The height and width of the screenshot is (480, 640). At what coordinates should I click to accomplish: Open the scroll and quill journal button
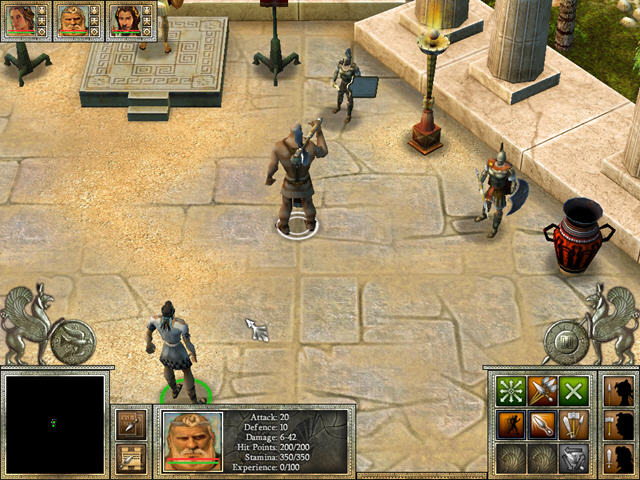(131, 457)
